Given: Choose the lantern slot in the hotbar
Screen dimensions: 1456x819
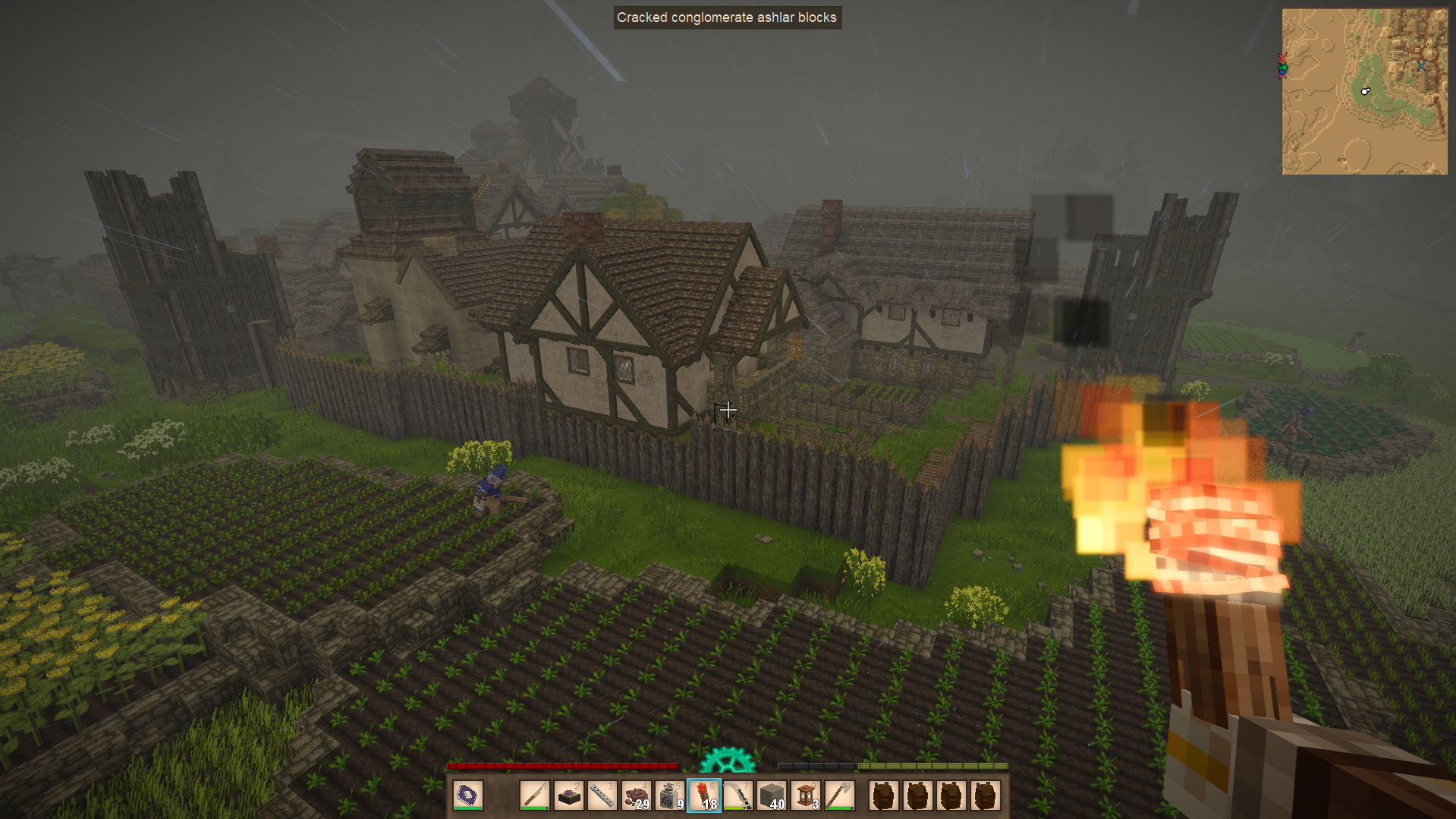Looking at the screenshot, I should 806,795.
